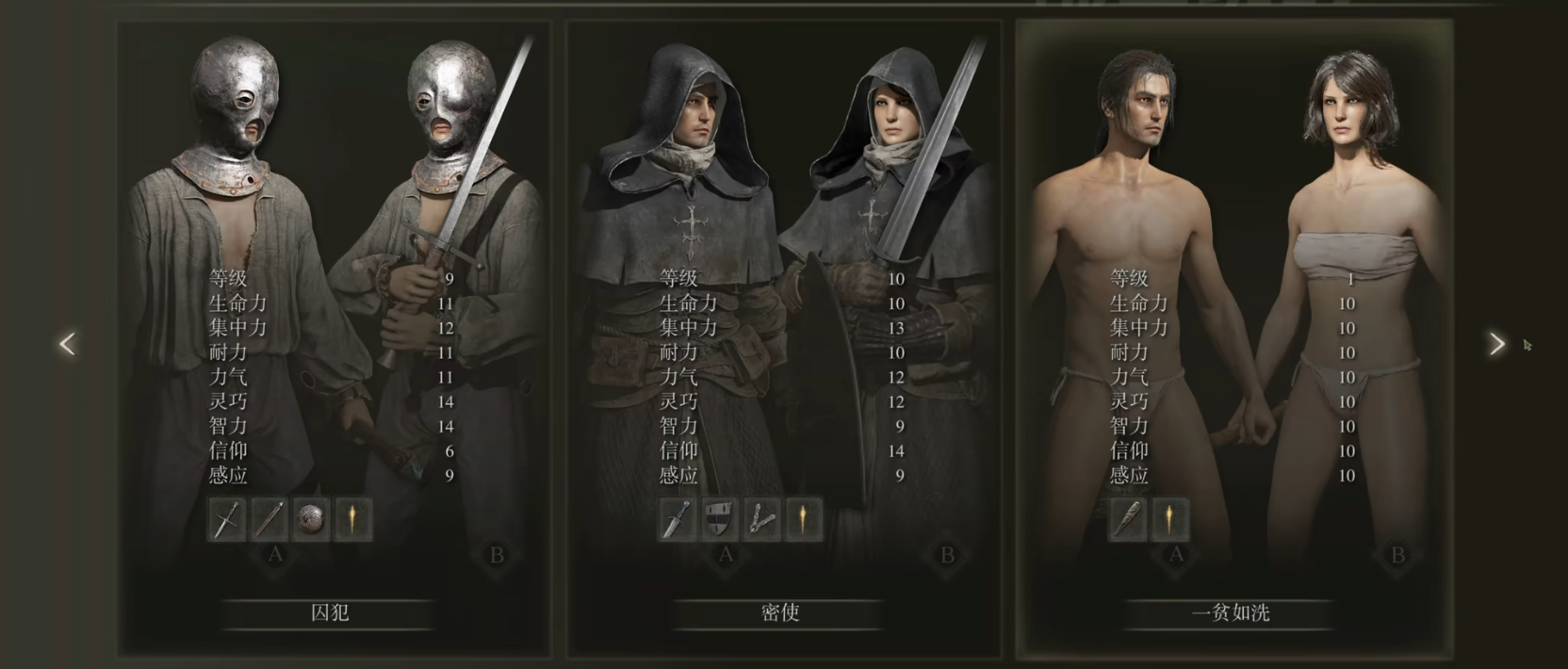
Task: Click the Prisoner's round shield icon
Action: pyautogui.click(x=311, y=519)
